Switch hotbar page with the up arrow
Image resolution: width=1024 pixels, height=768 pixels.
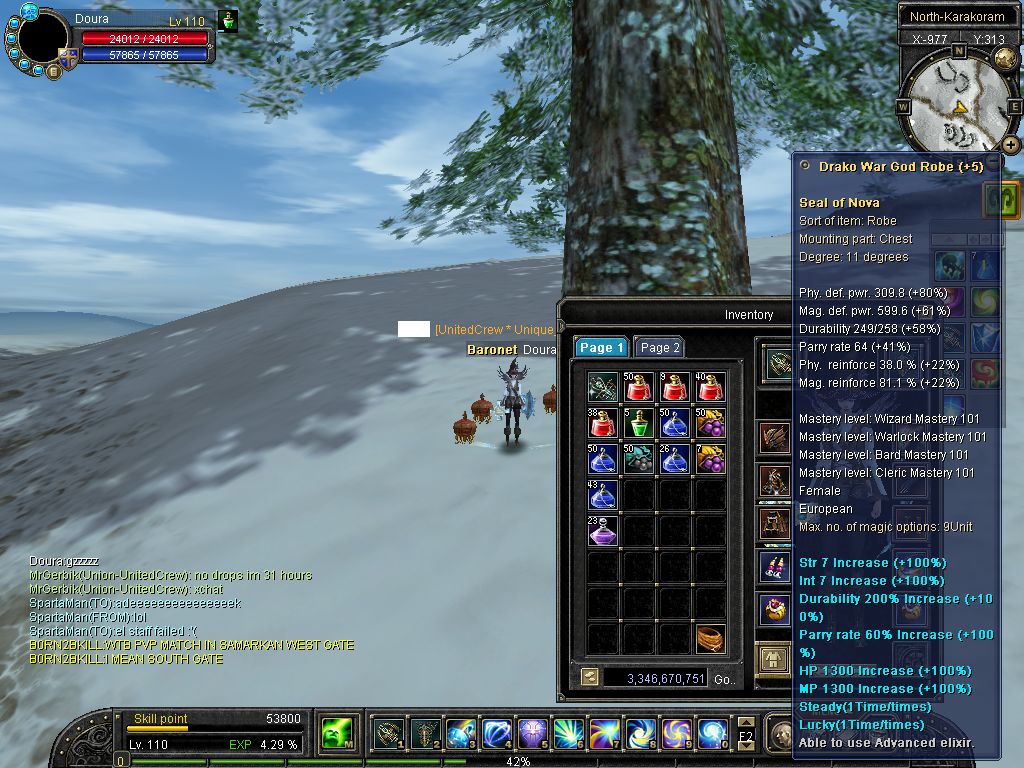pyautogui.click(x=746, y=722)
